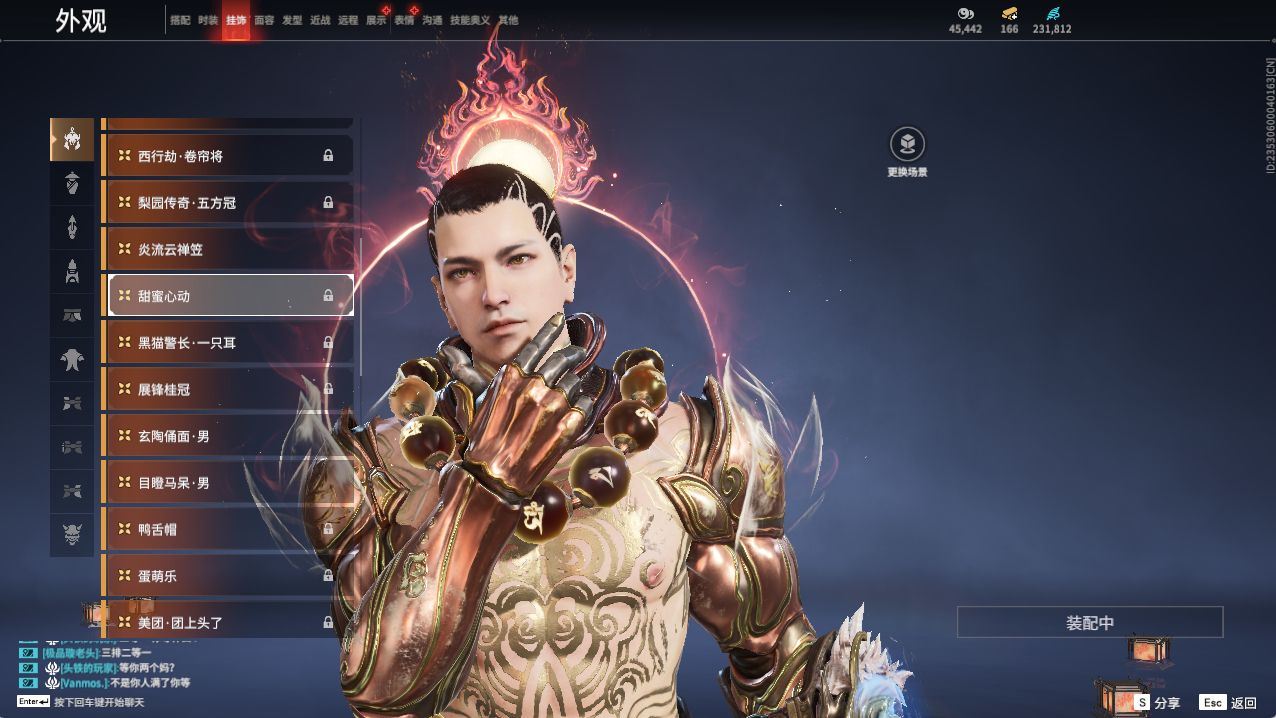Select 梨园传奇·五方冠 in the list
The width and height of the screenshot is (1276, 718).
point(228,203)
